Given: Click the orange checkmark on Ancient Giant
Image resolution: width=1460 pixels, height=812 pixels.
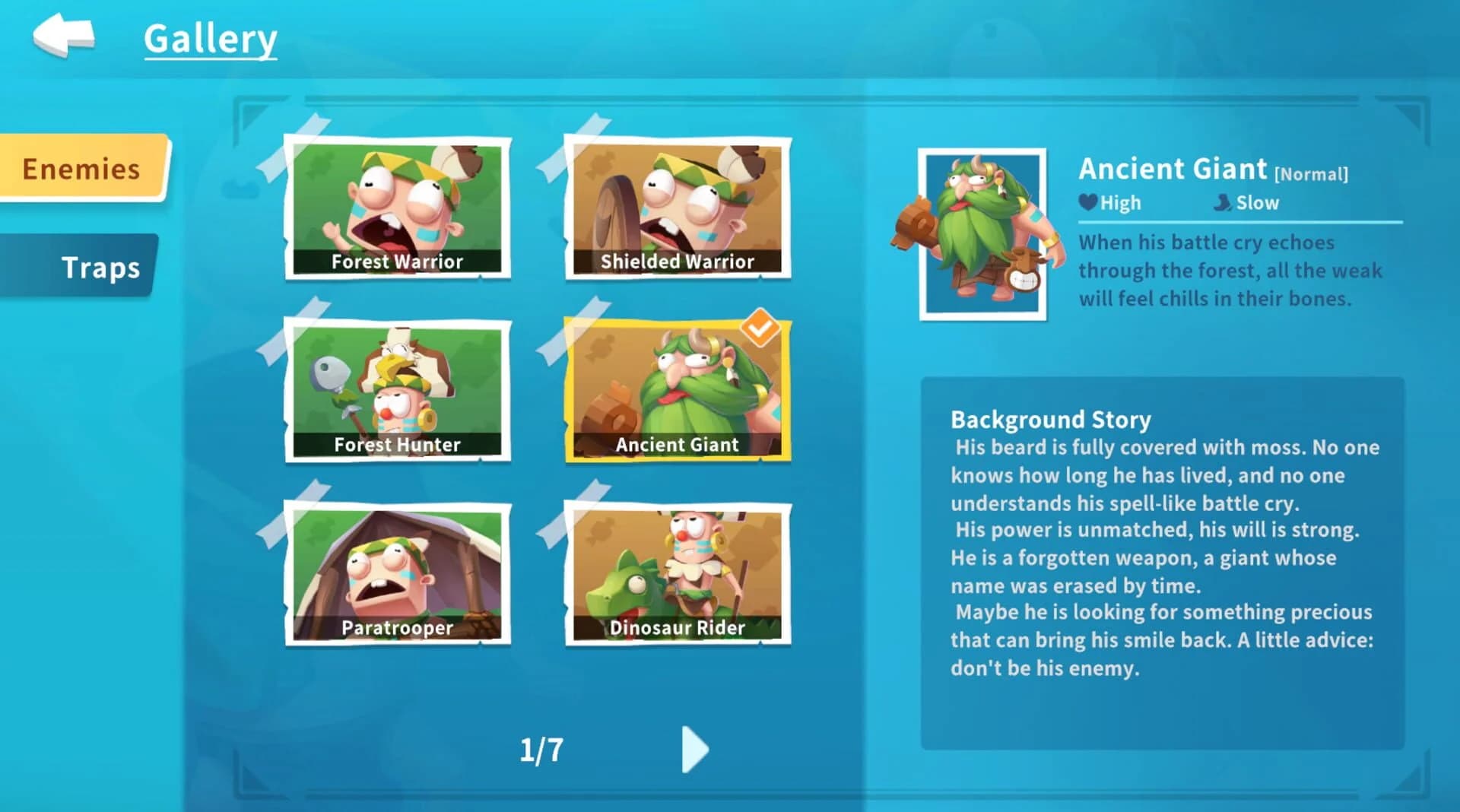Looking at the screenshot, I should (x=758, y=328).
